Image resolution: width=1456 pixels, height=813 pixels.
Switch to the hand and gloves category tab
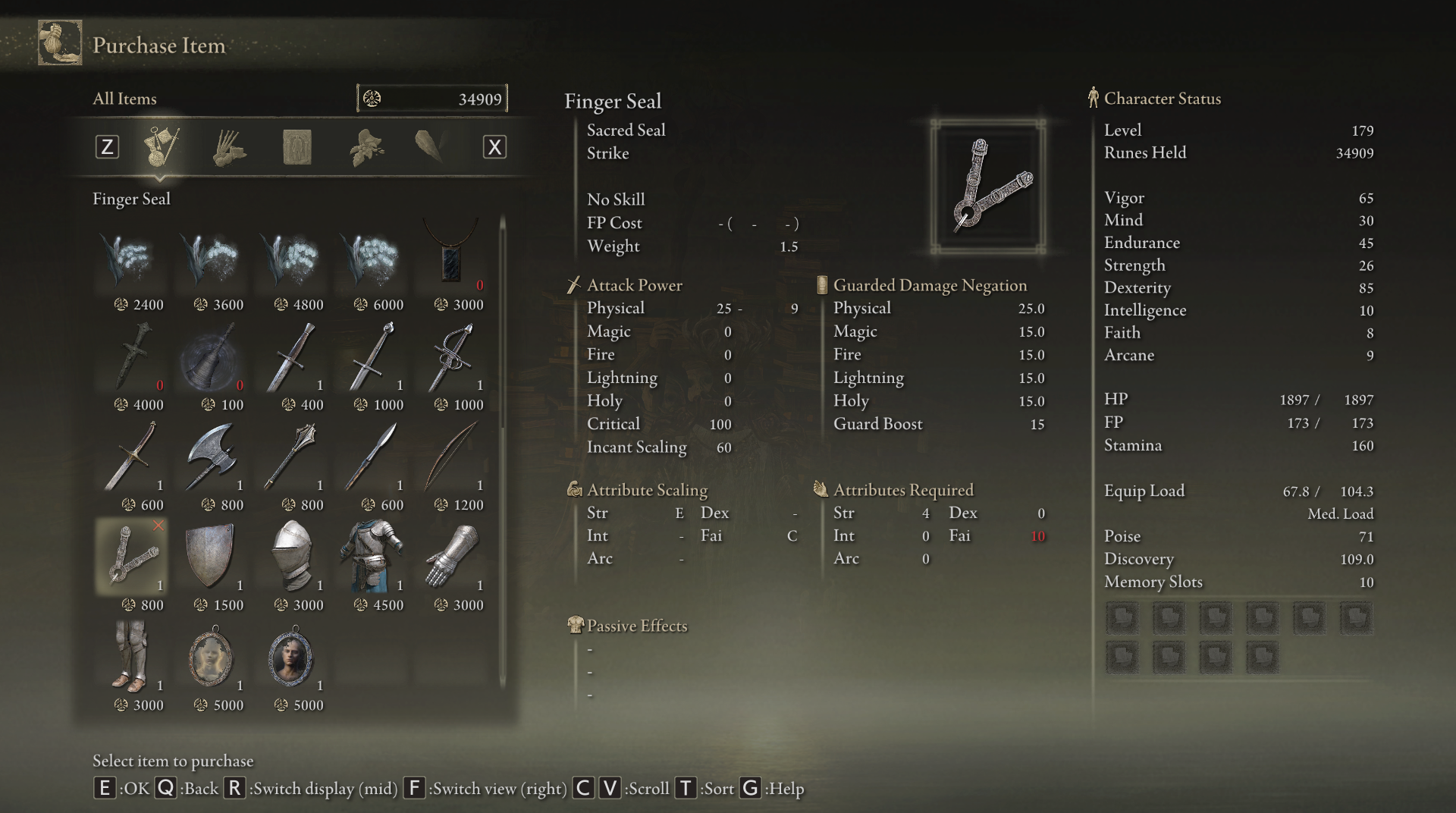(x=228, y=147)
